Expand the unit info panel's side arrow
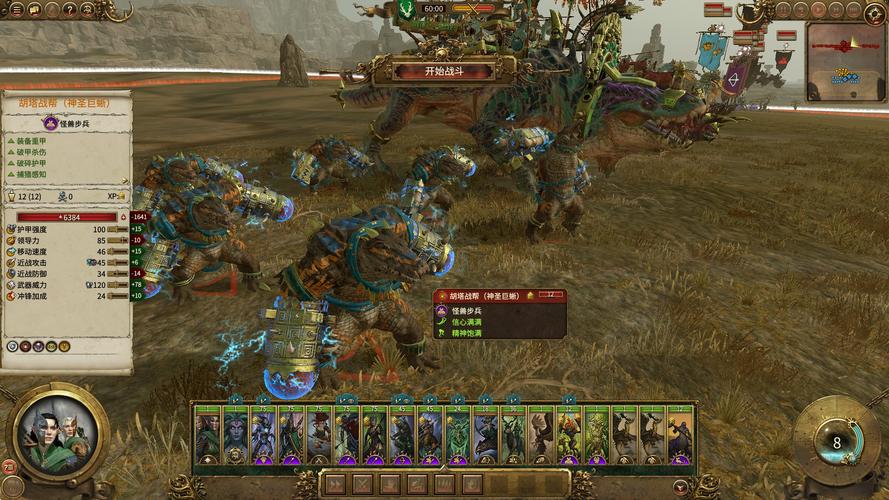Image resolution: width=889 pixels, height=500 pixels. pyautogui.click(x=124, y=216)
